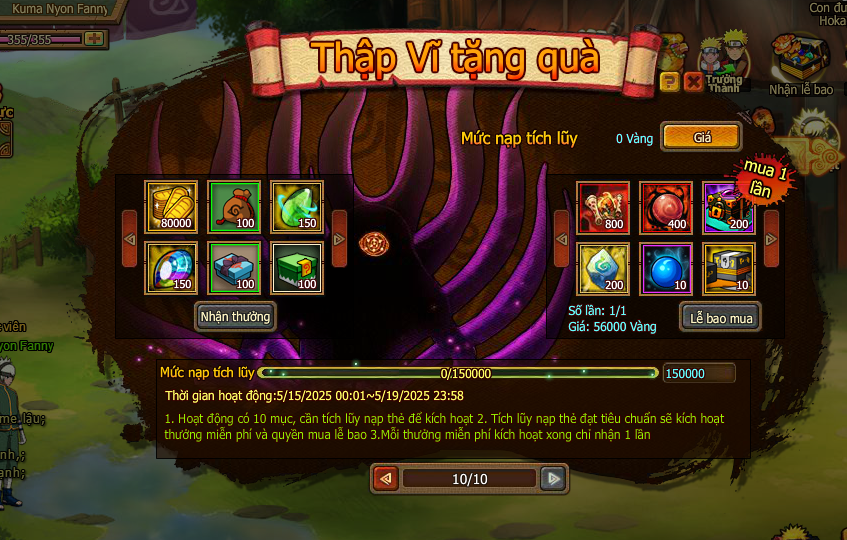Claim rewards with Nhận thưởng
847x540 pixels.
coord(235,316)
